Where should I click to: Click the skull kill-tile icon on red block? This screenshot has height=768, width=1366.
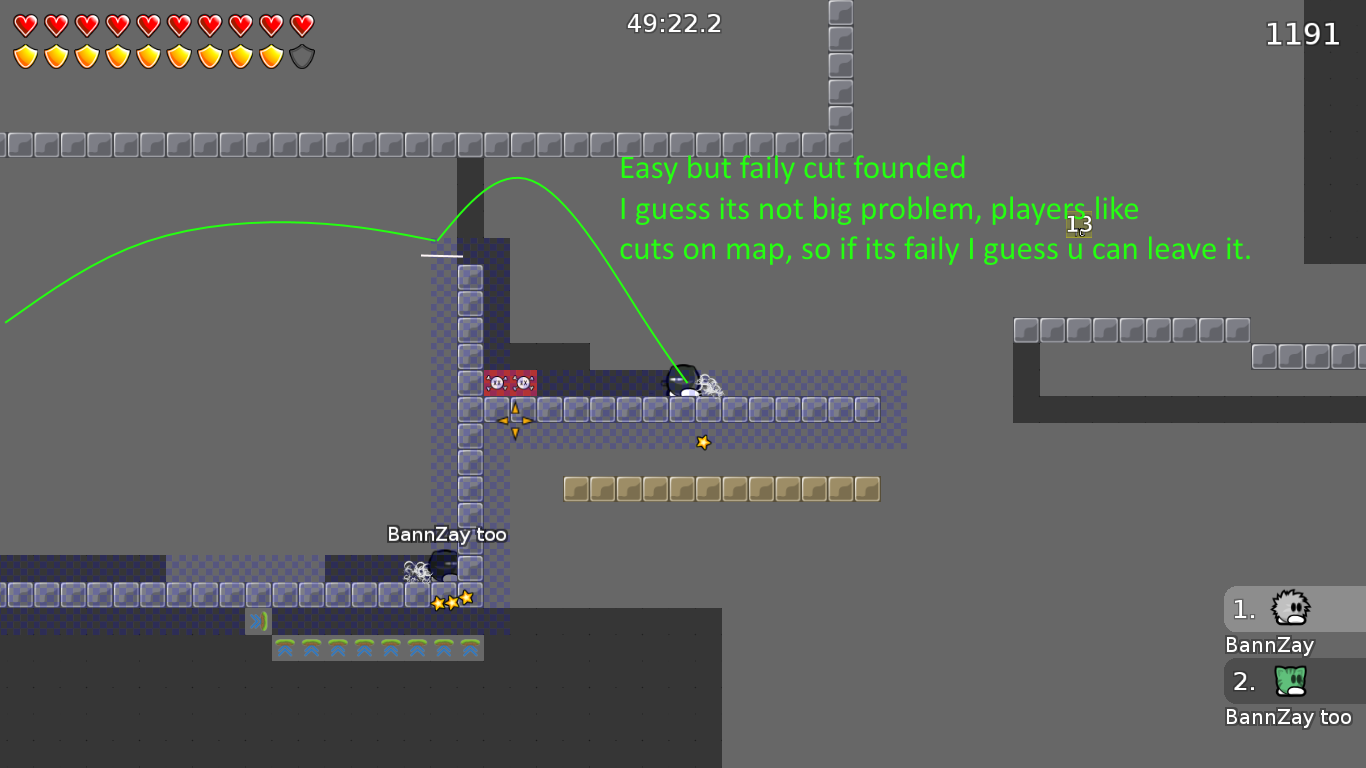[x=497, y=382]
